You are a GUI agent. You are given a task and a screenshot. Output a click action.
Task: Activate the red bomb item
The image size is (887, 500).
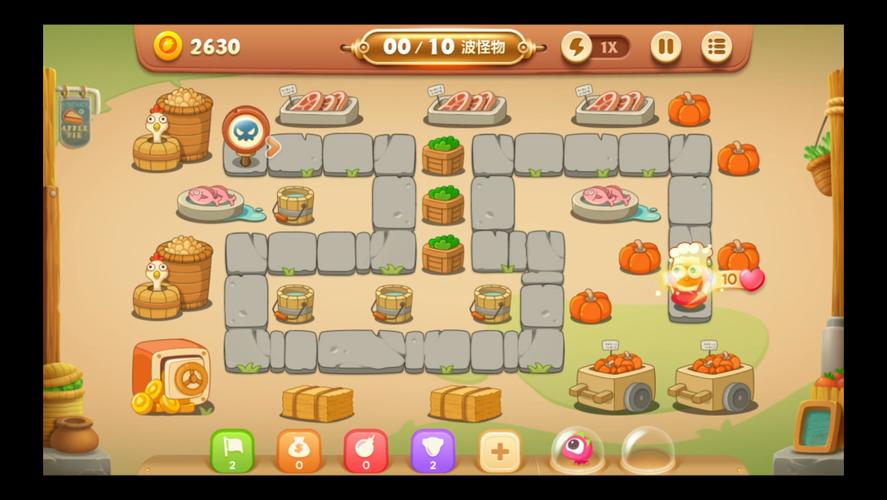tap(366, 451)
